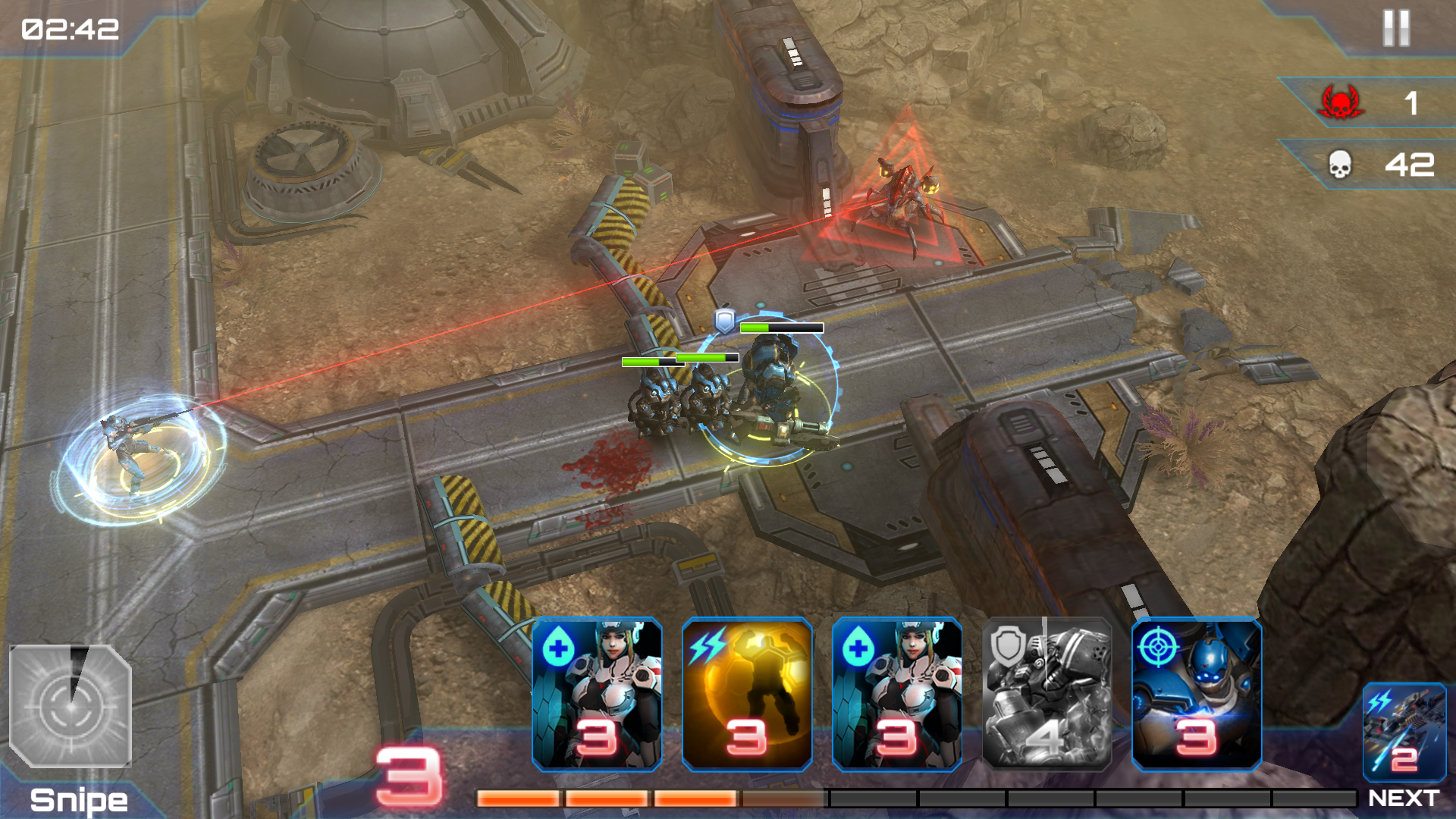Pick the greyed-out shield mech card
1456x819 pixels.
tap(1047, 694)
